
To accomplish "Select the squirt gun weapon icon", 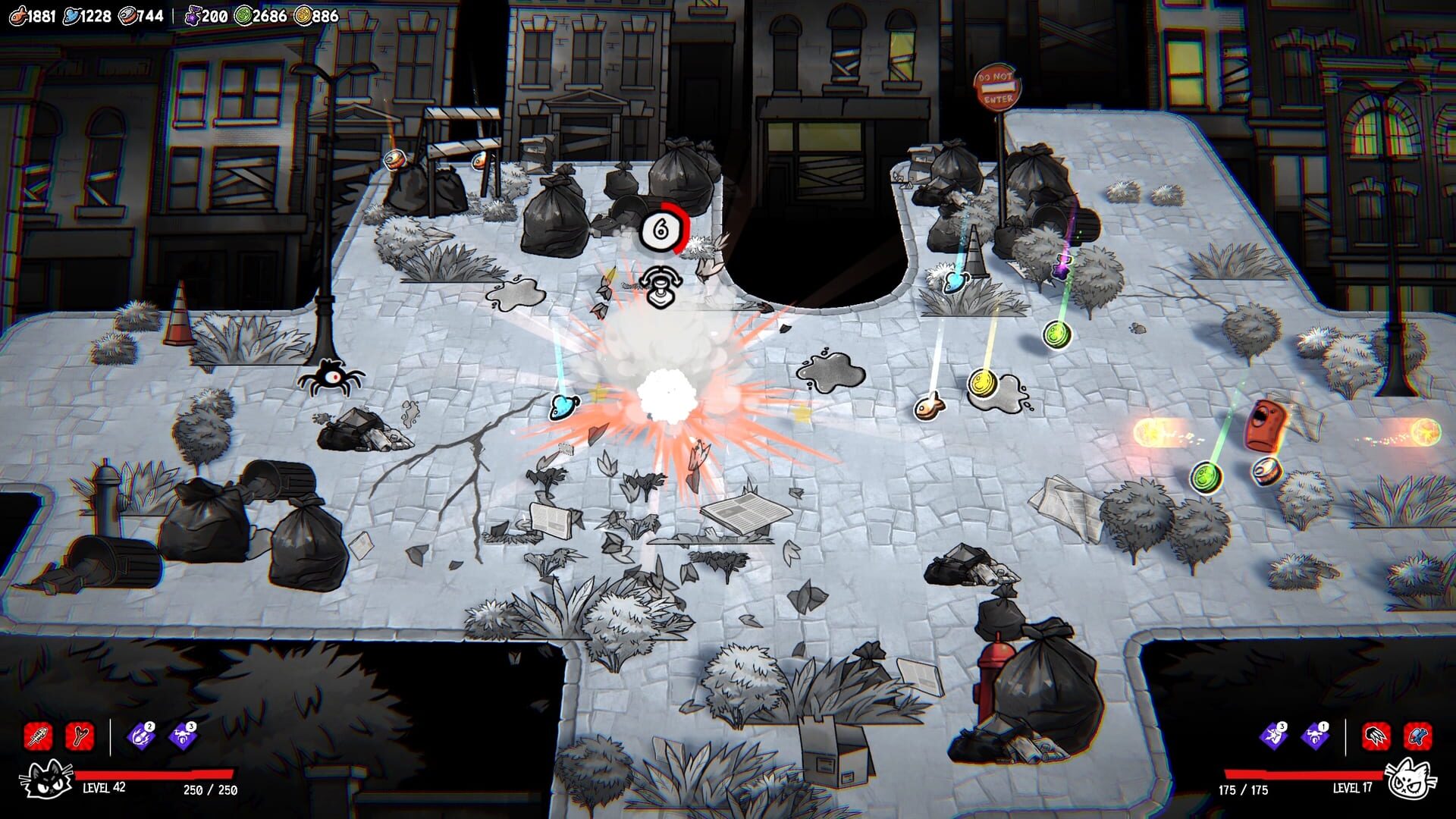I will (x=1416, y=736).
